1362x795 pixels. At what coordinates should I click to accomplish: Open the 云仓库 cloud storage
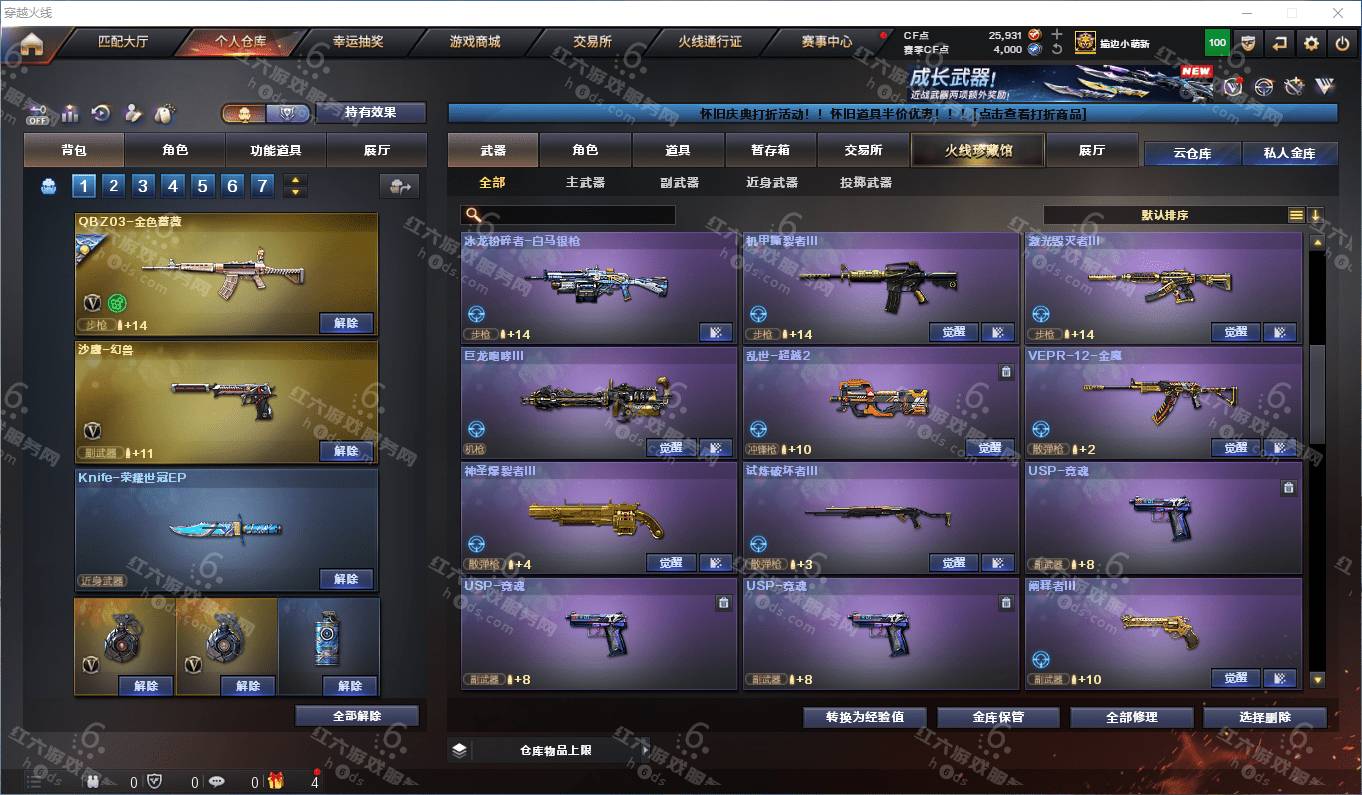click(x=1192, y=153)
